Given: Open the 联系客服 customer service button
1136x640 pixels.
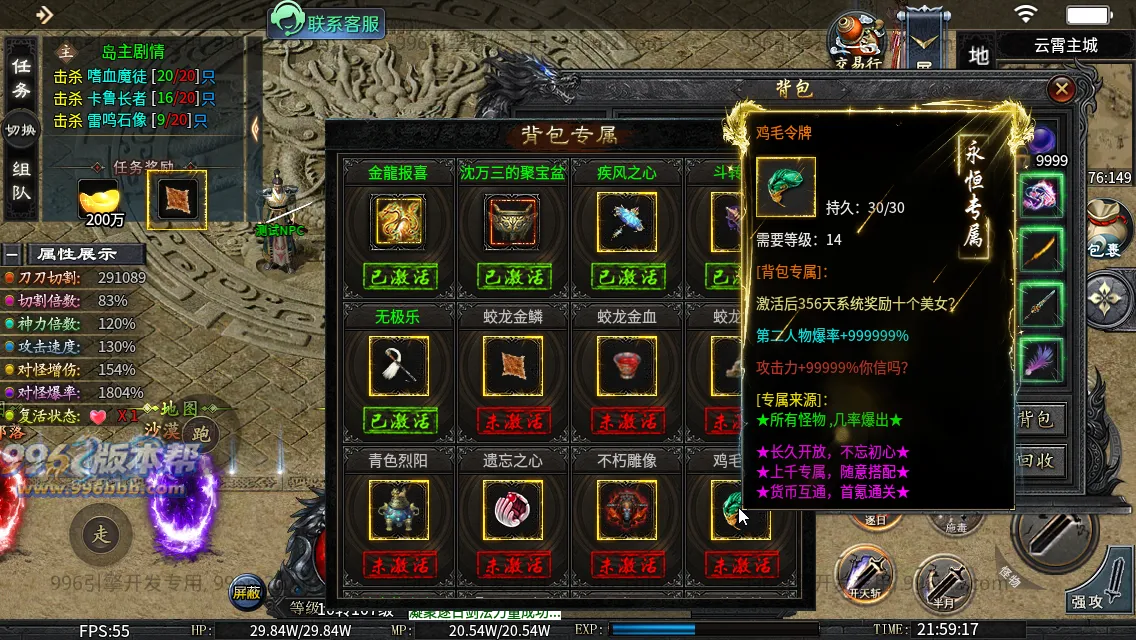Looking at the screenshot, I should (x=326, y=23).
